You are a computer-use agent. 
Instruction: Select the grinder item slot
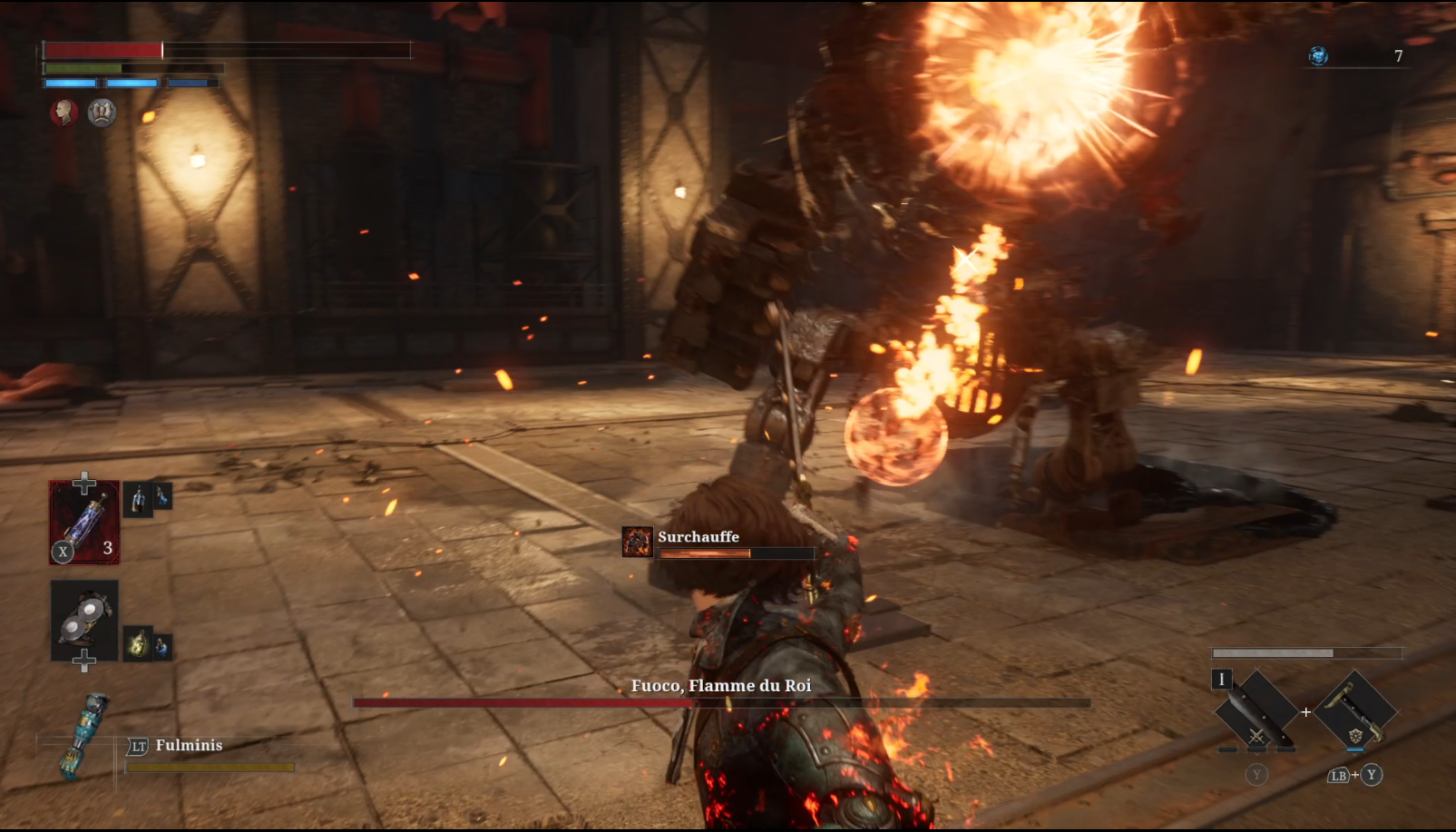coord(84,621)
